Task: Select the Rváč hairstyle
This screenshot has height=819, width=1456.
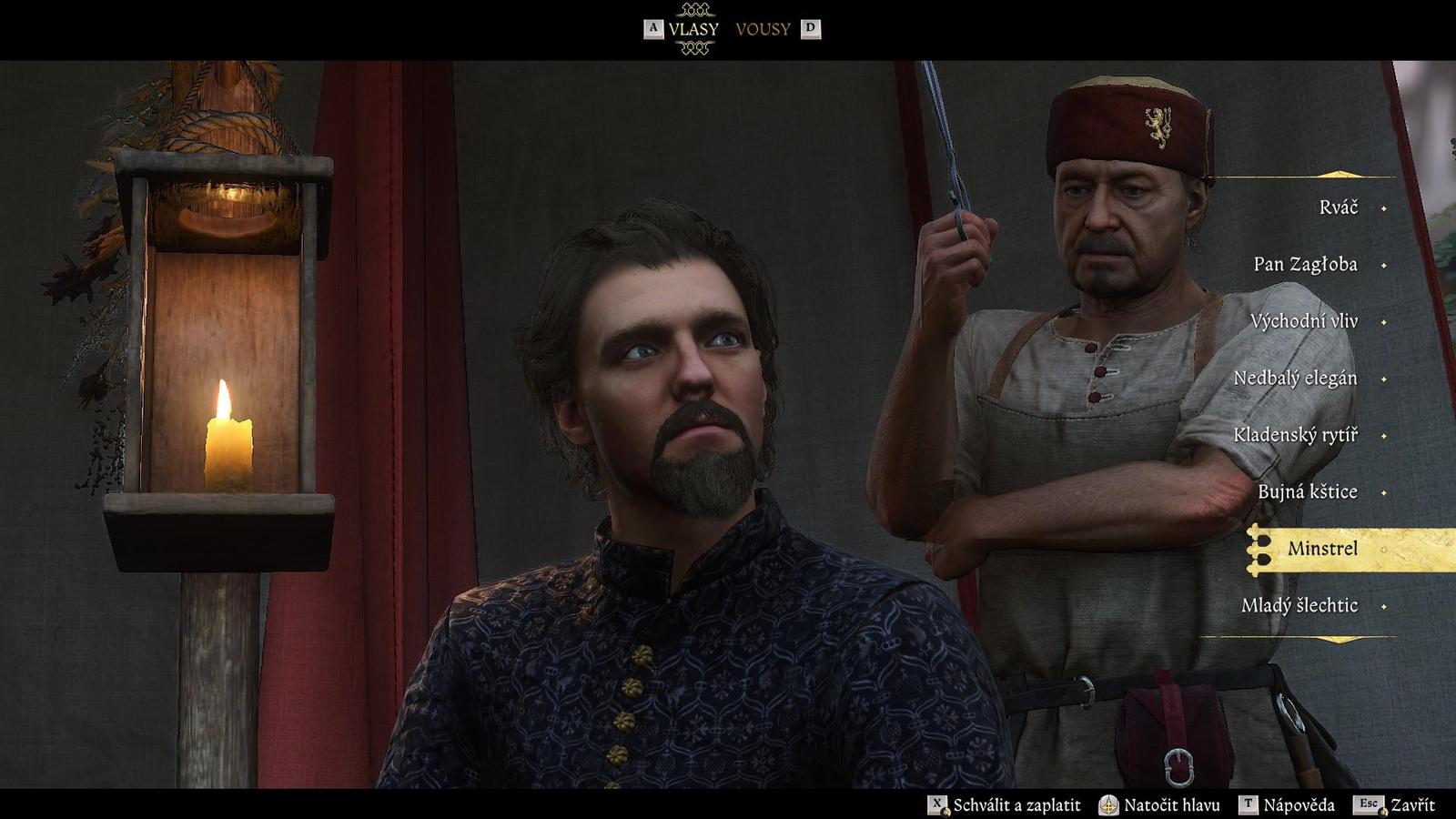Action: click(1338, 207)
